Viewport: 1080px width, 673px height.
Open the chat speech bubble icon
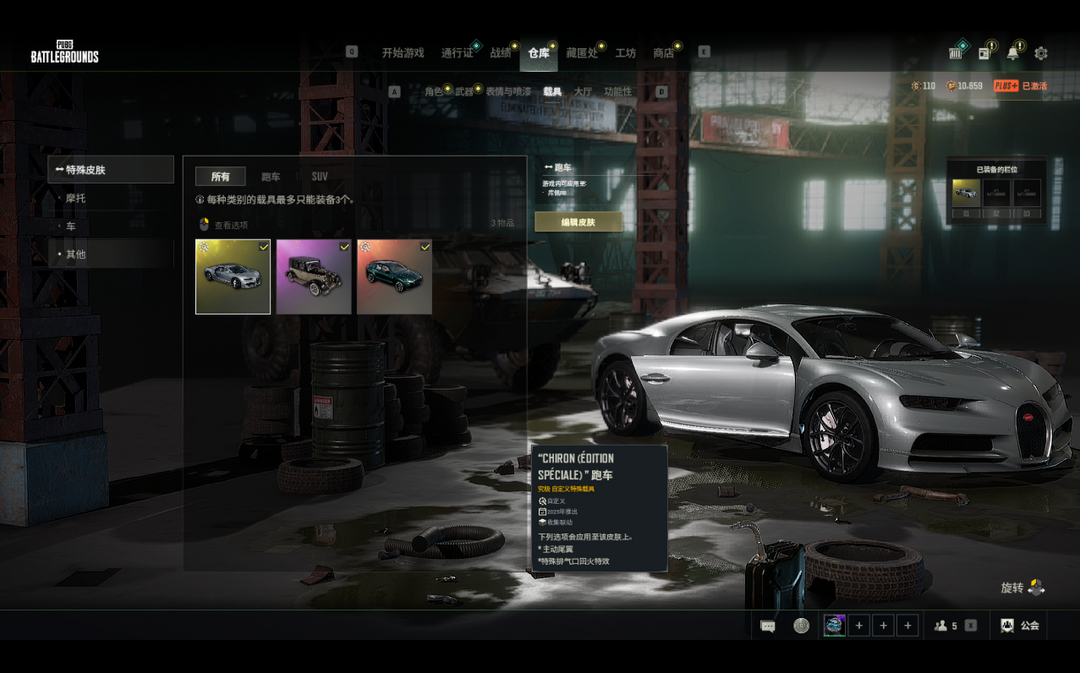(768, 626)
